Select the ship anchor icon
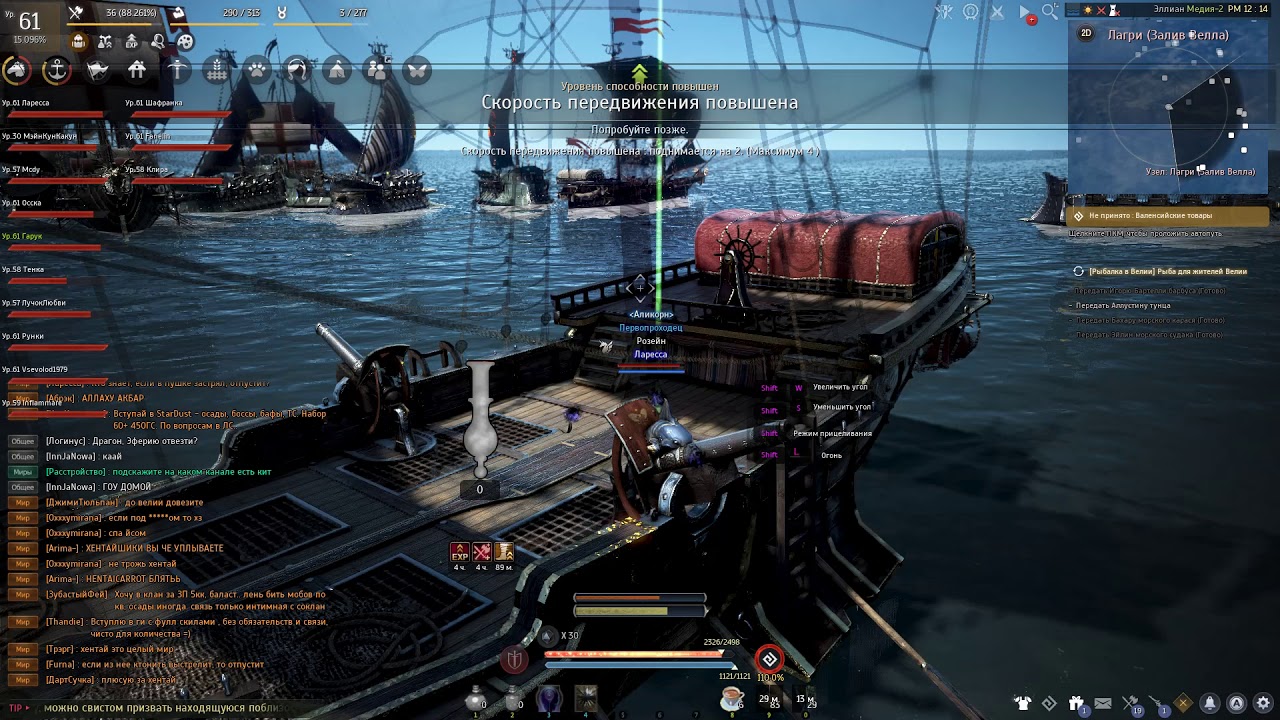This screenshot has width=1280, height=720. click(x=57, y=70)
